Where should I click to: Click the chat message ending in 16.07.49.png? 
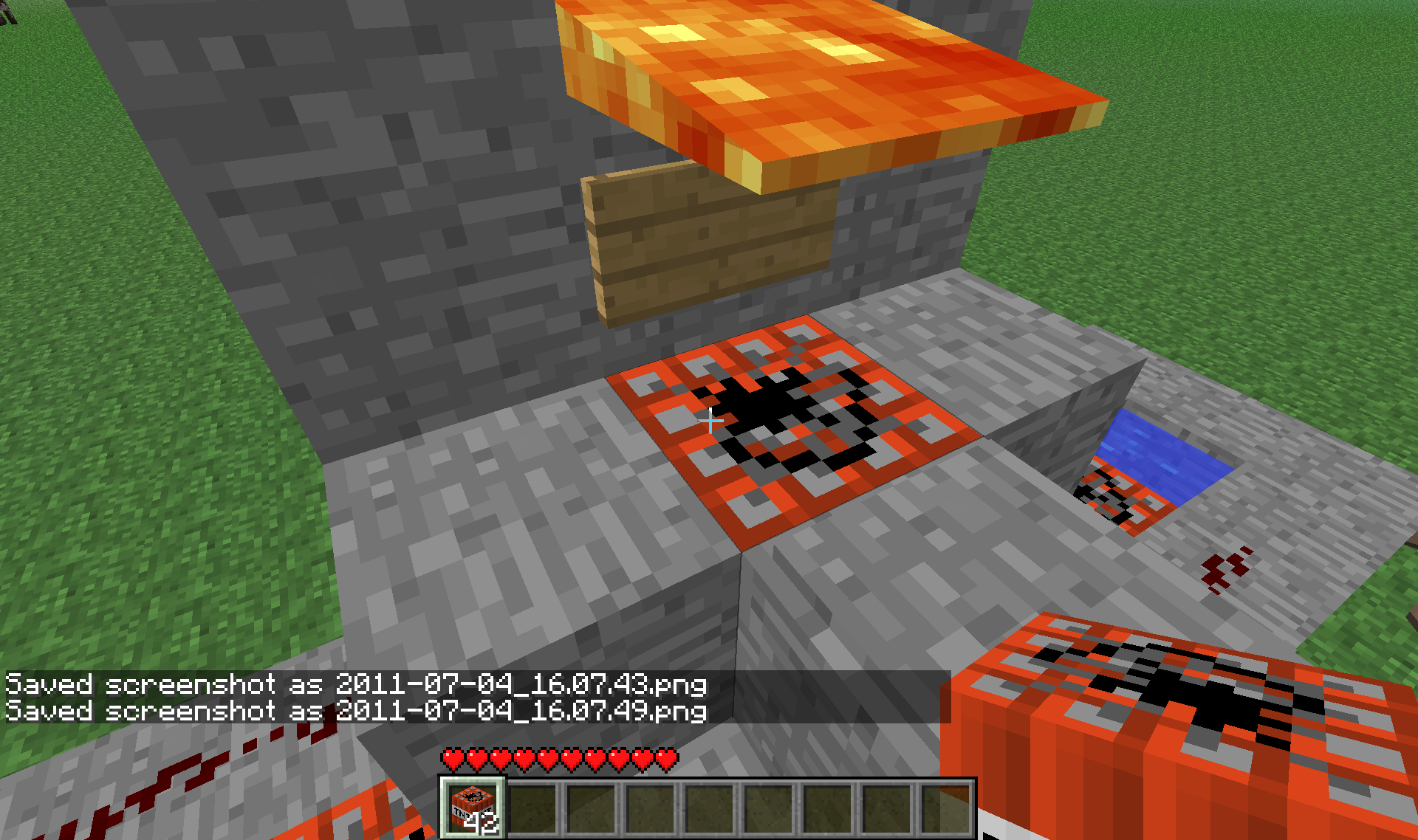[x=354, y=712]
